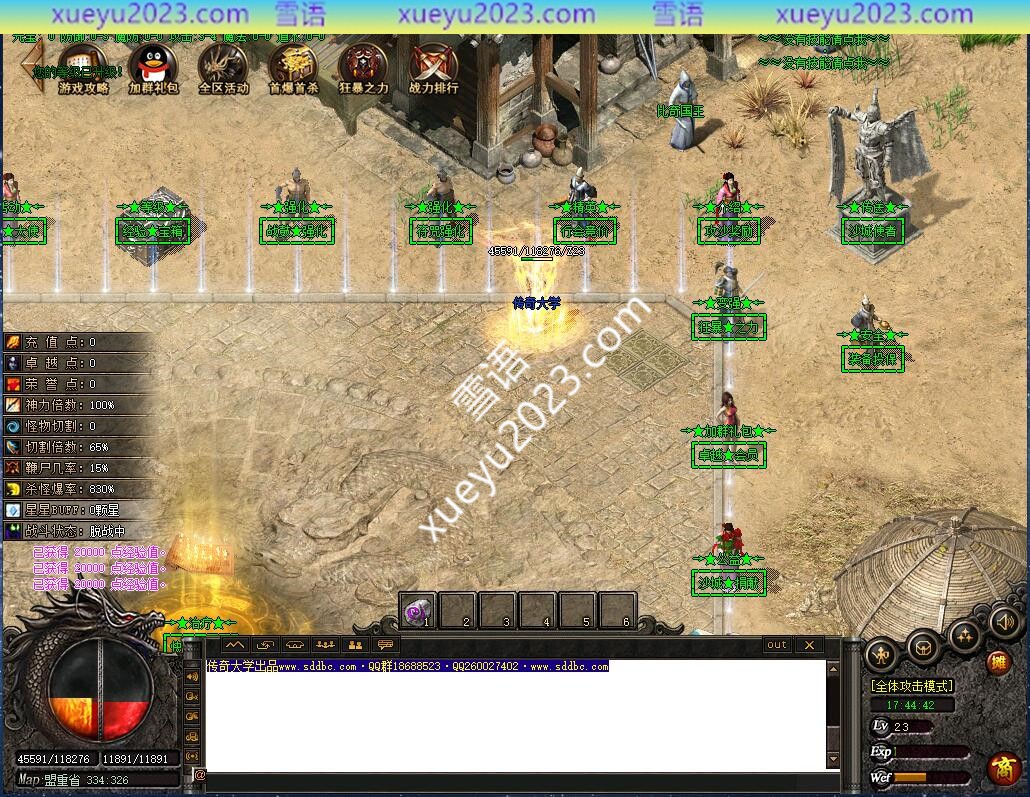Click the chat panel 'out' button
This screenshot has width=1030, height=797.
tap(777, 645)
